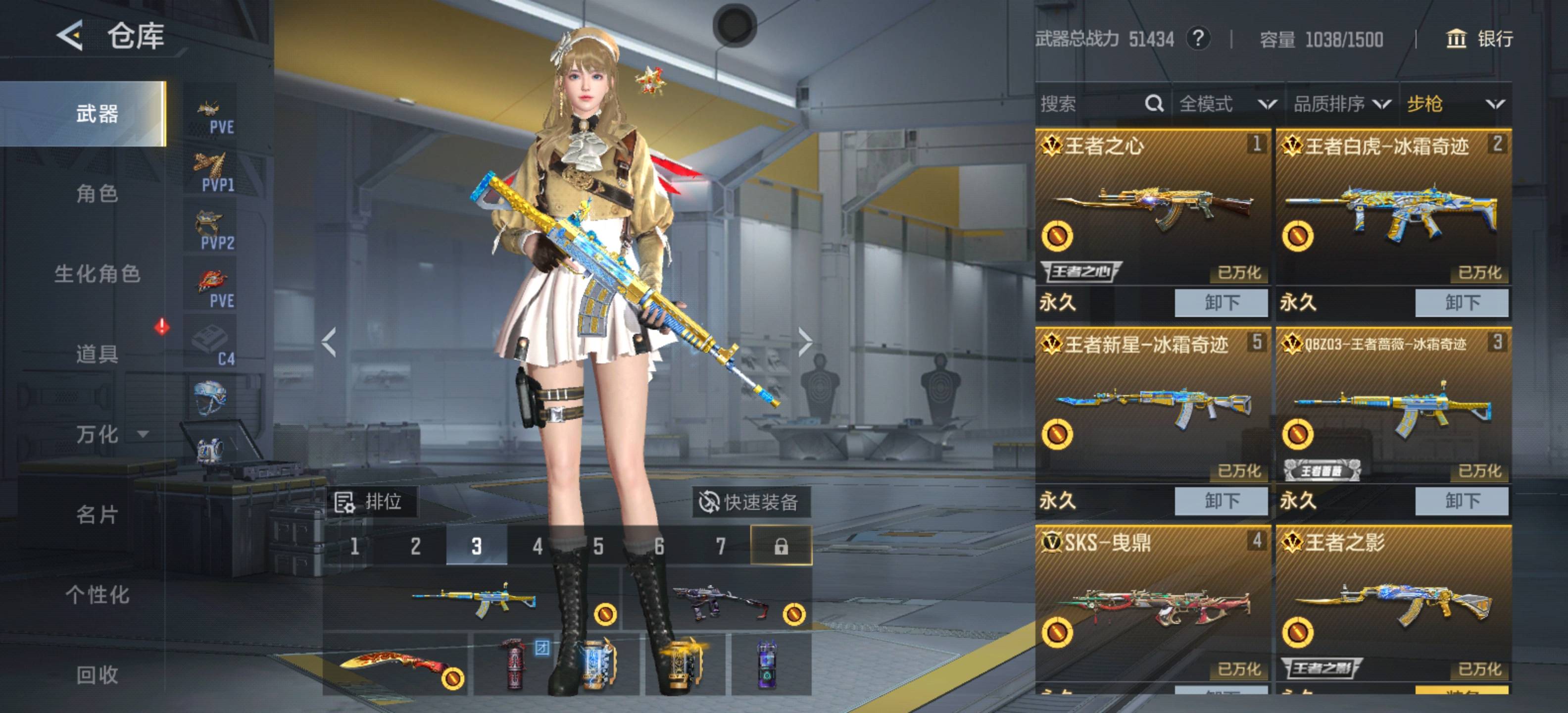Open the 排位 ranked loadout selector
This screenshot has width=1568, height=713.
[x=371, y=503]
